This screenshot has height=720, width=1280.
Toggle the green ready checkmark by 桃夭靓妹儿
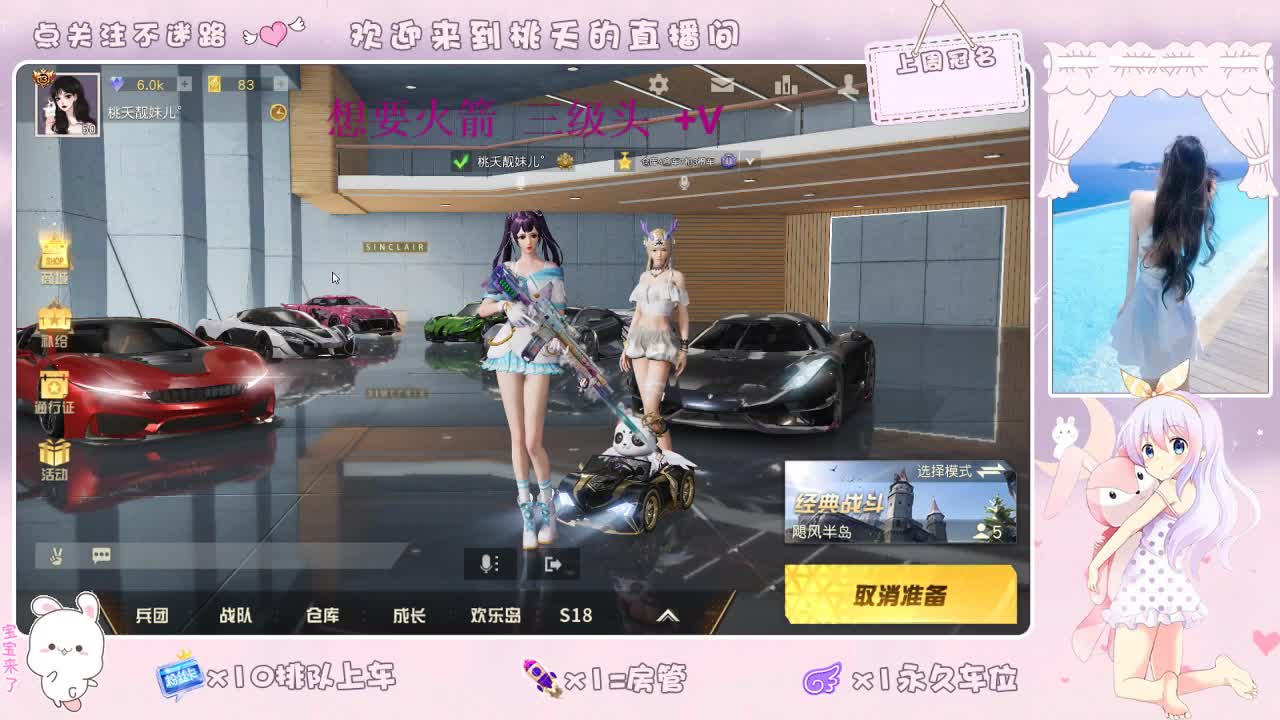coord(461,160)
